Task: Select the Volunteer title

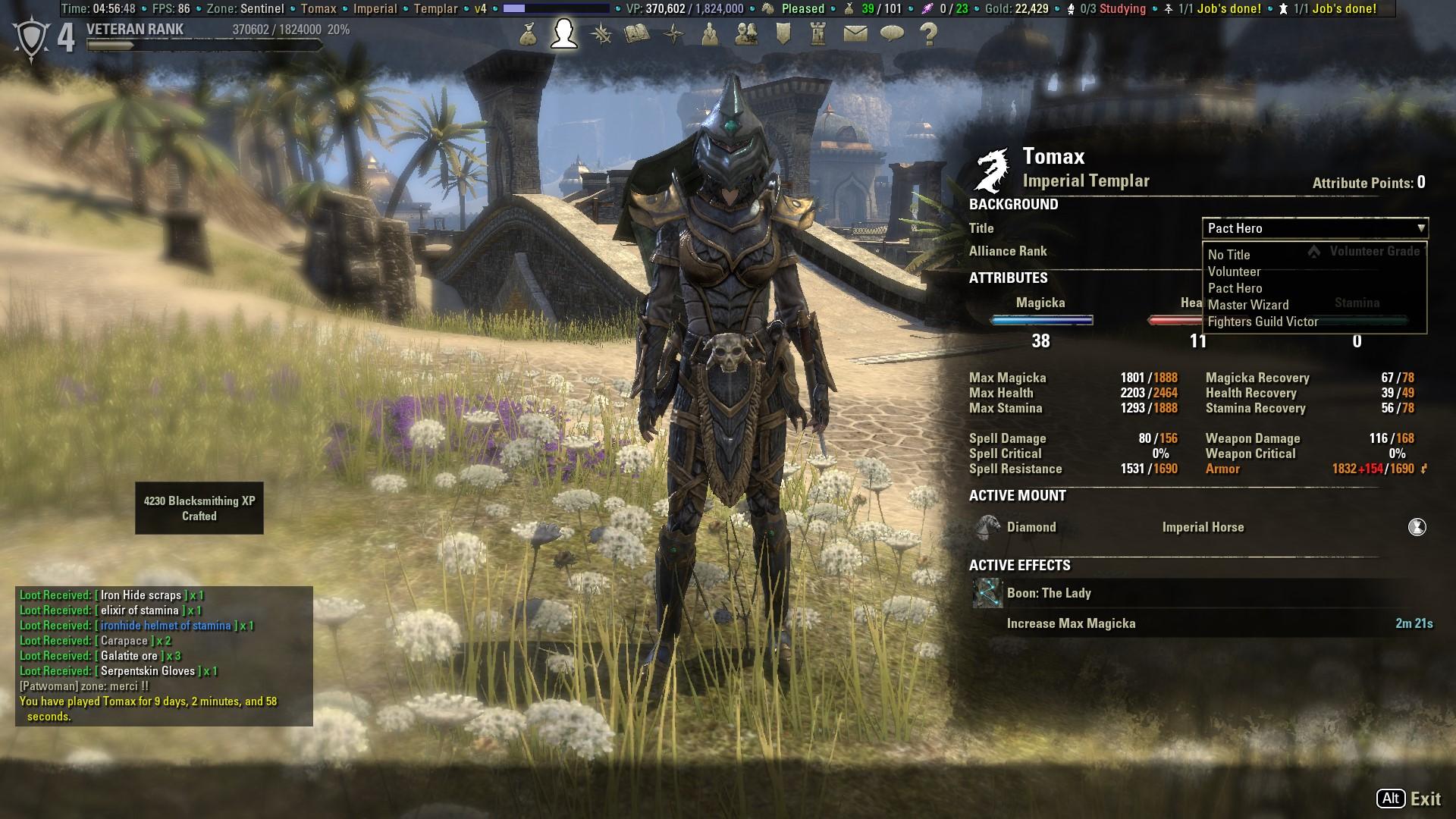Action: tap(1235, 271)
